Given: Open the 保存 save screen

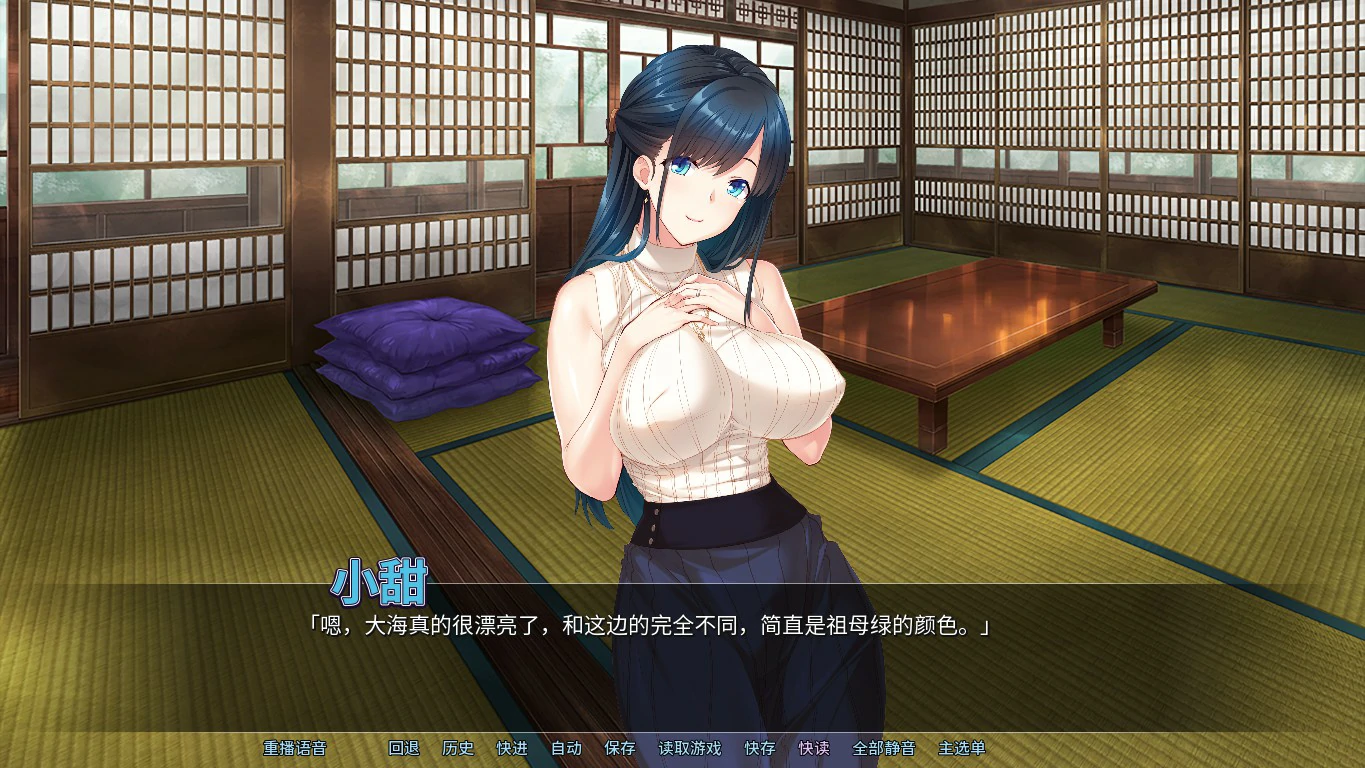Looking at the screenshot, I should coord(620,748).
